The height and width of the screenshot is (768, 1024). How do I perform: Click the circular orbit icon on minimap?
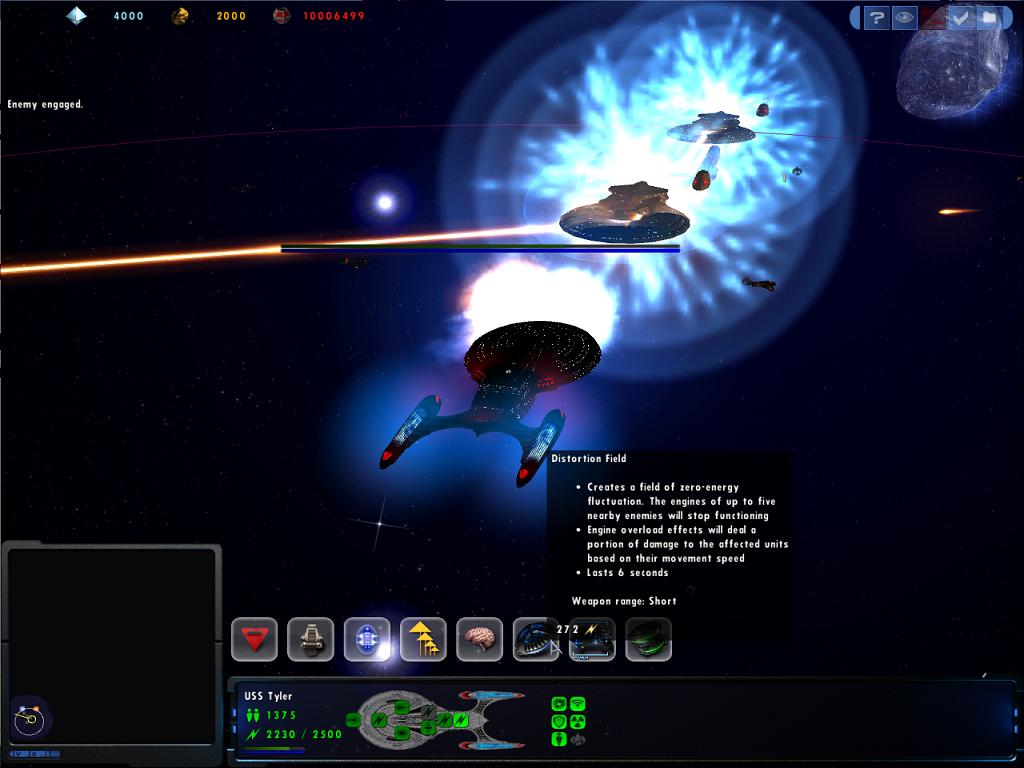point(28,717)
